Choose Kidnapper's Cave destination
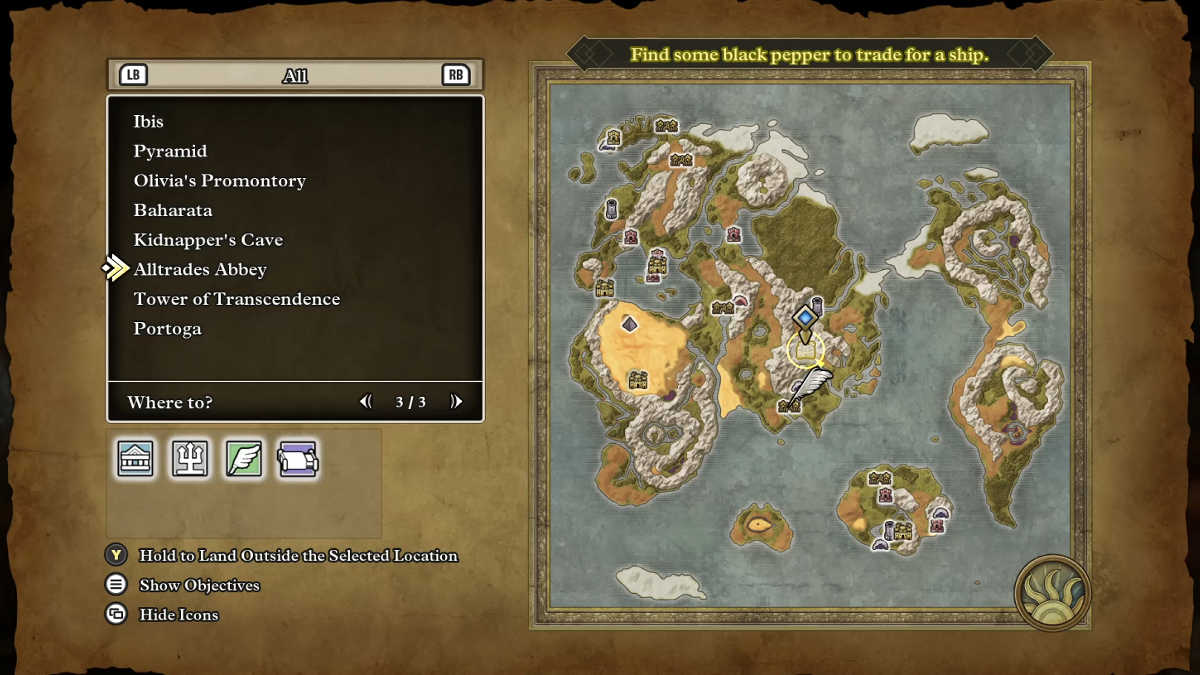Image resolution: width=1200 pixels, height=675 pixels. pos(208,240)
